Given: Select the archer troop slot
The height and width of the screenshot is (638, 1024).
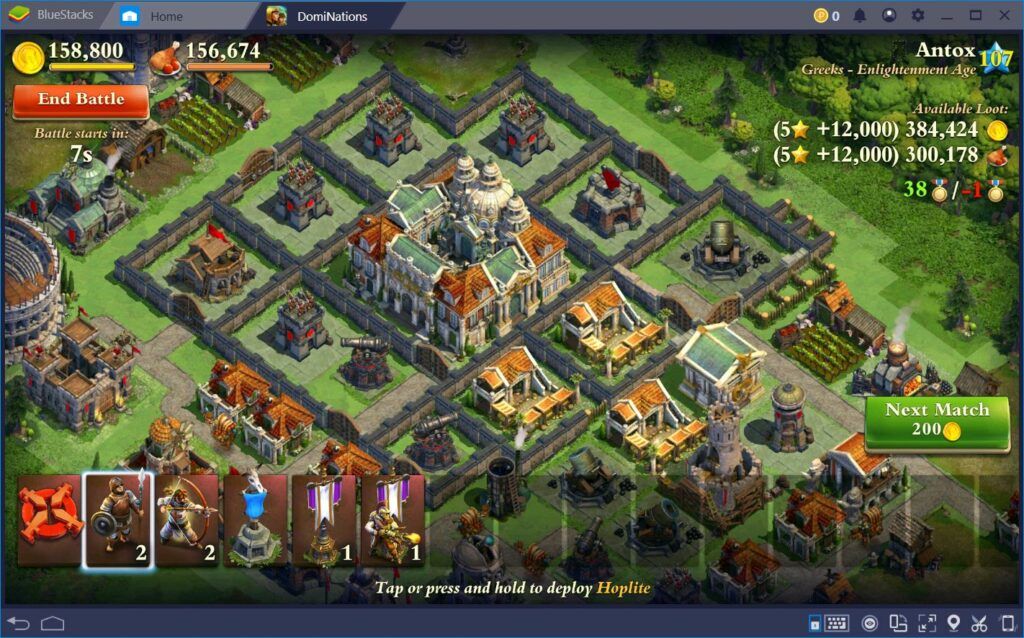Looking at the screenshot, I should [x=187, y=520].
